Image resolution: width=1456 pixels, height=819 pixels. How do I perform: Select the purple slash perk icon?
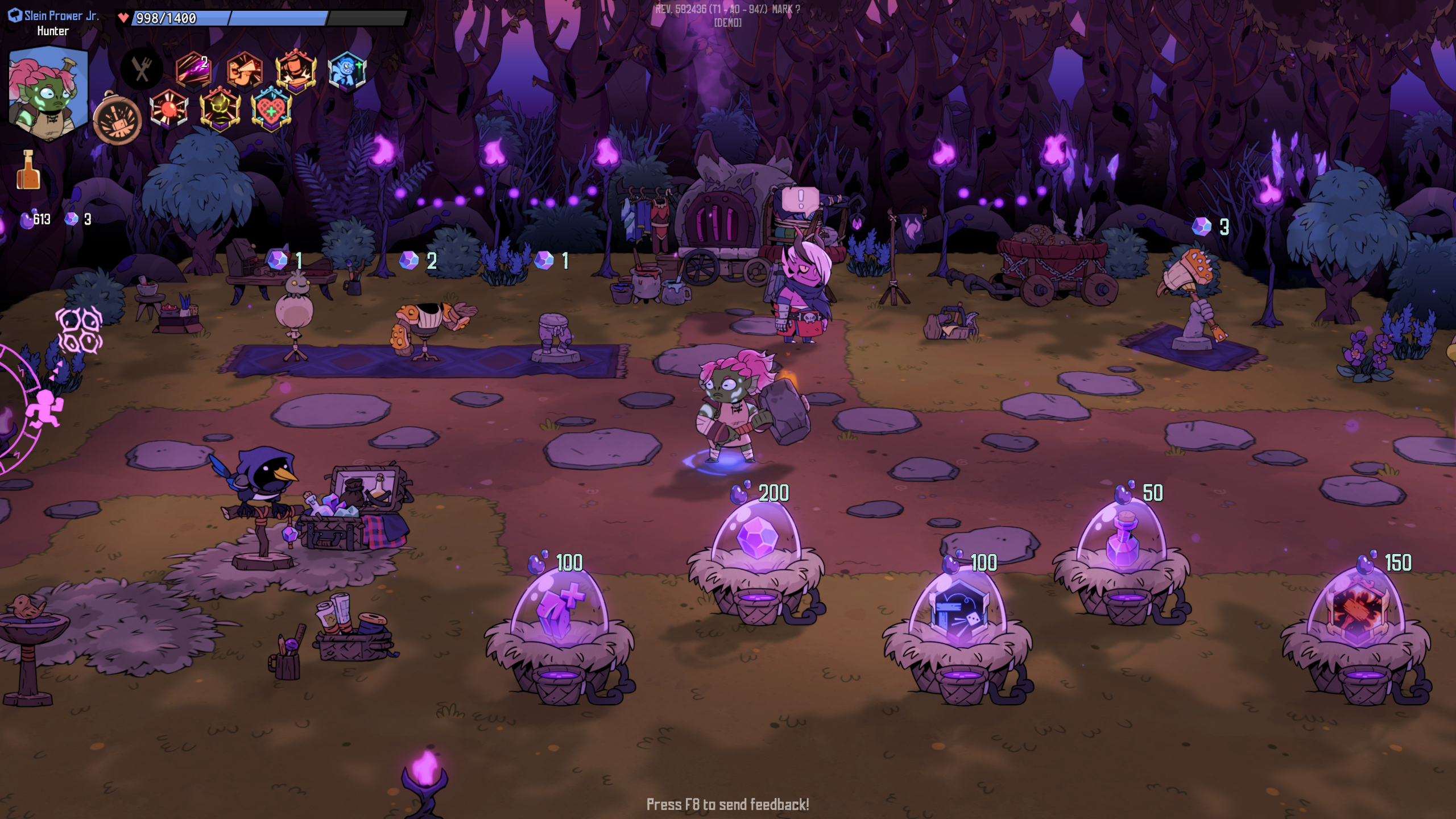coord(193,71)
